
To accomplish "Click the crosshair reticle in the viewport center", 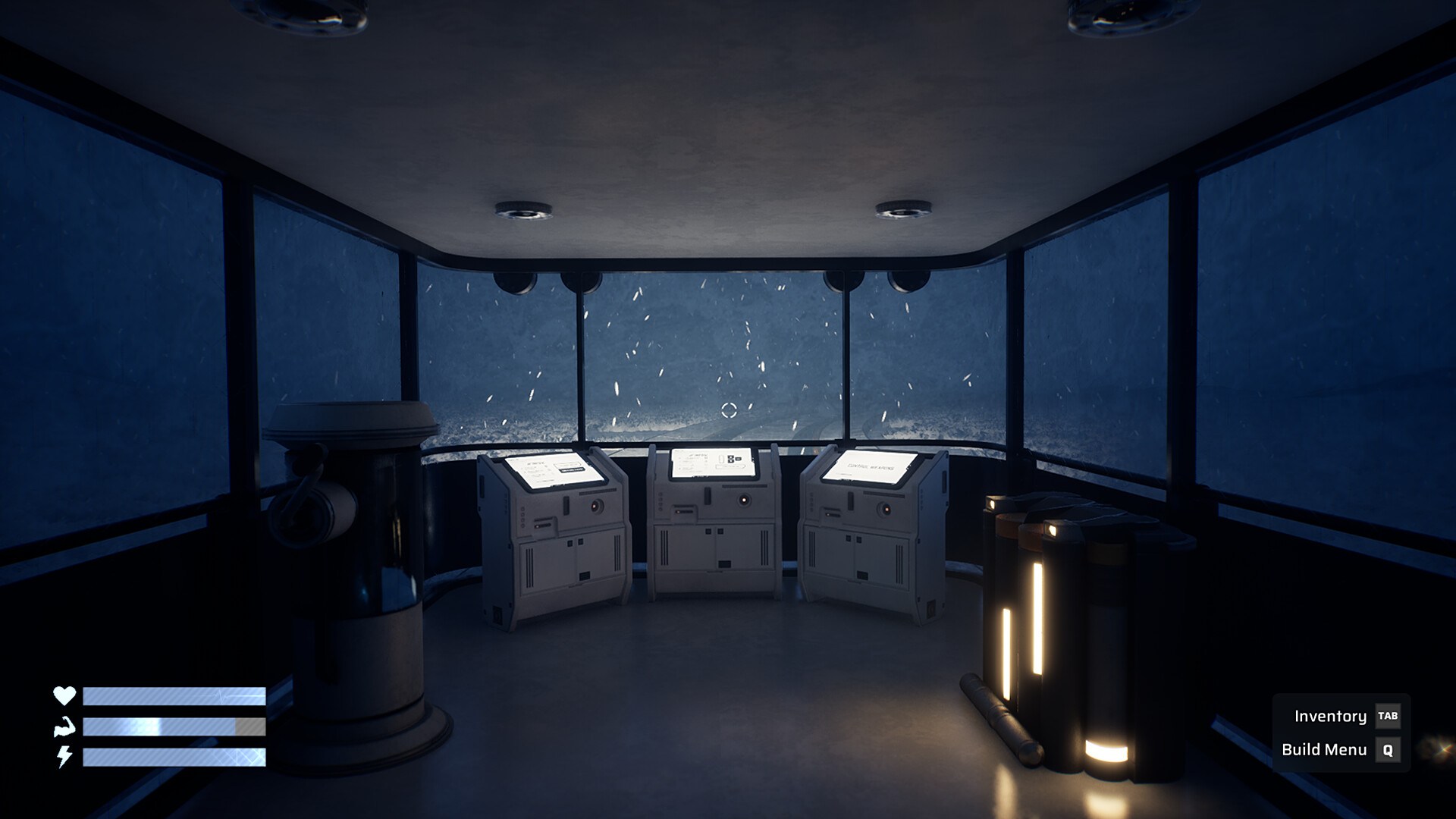I will pos(729,408).
